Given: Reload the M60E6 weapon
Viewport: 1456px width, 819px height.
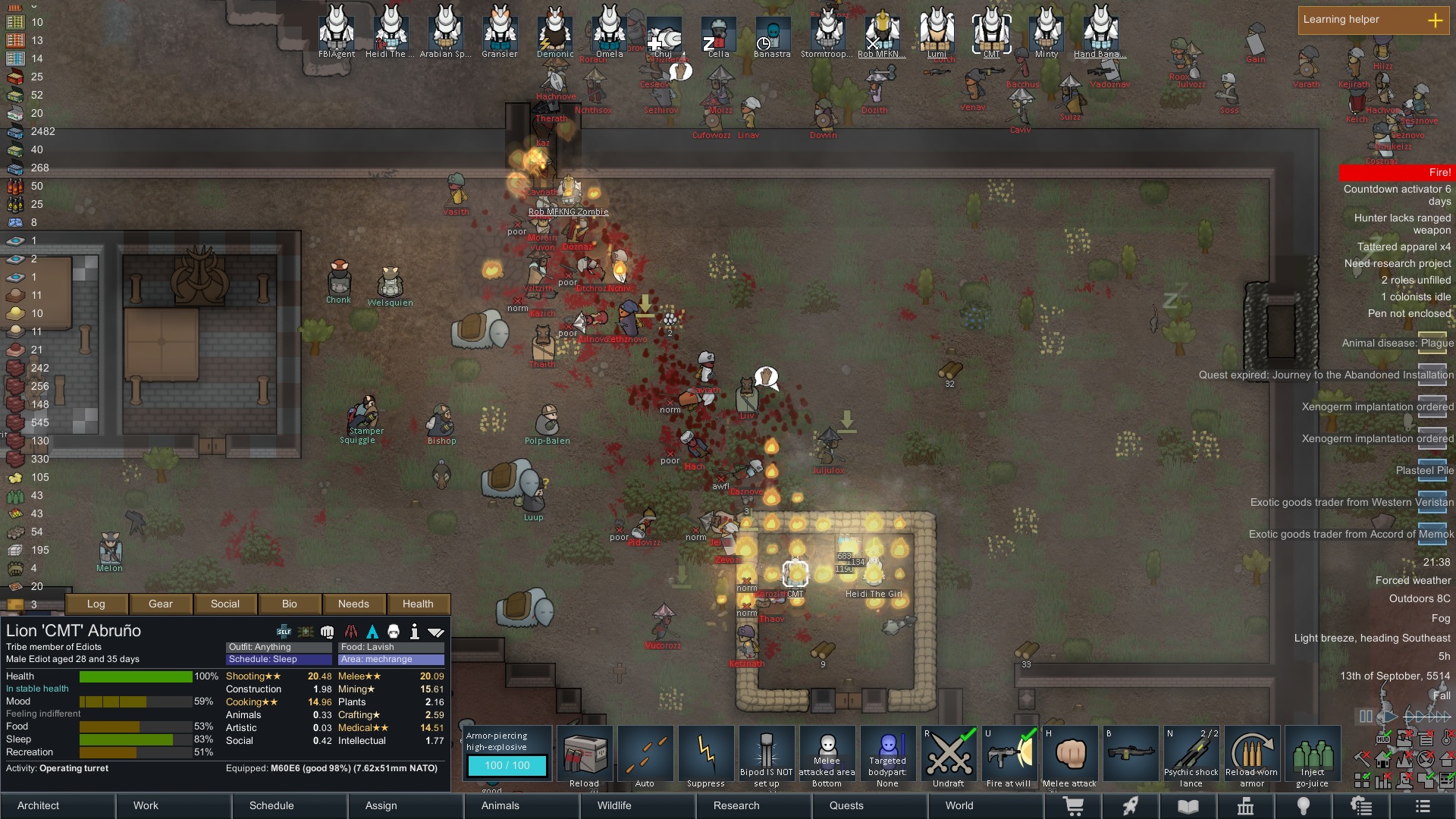Looking at the screenshot, I should coord(585,756).
